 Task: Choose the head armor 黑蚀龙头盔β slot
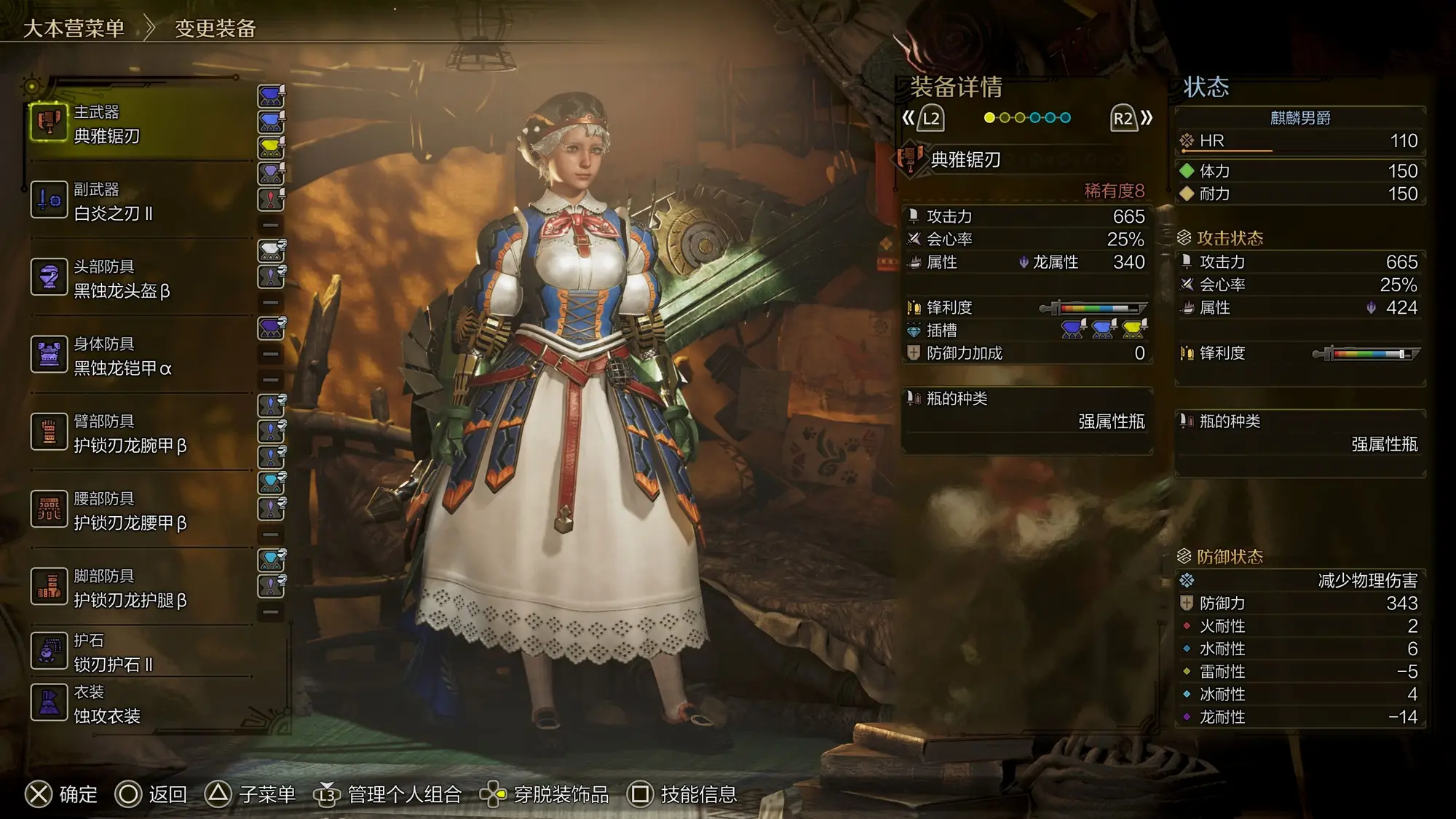coord(138,278)
